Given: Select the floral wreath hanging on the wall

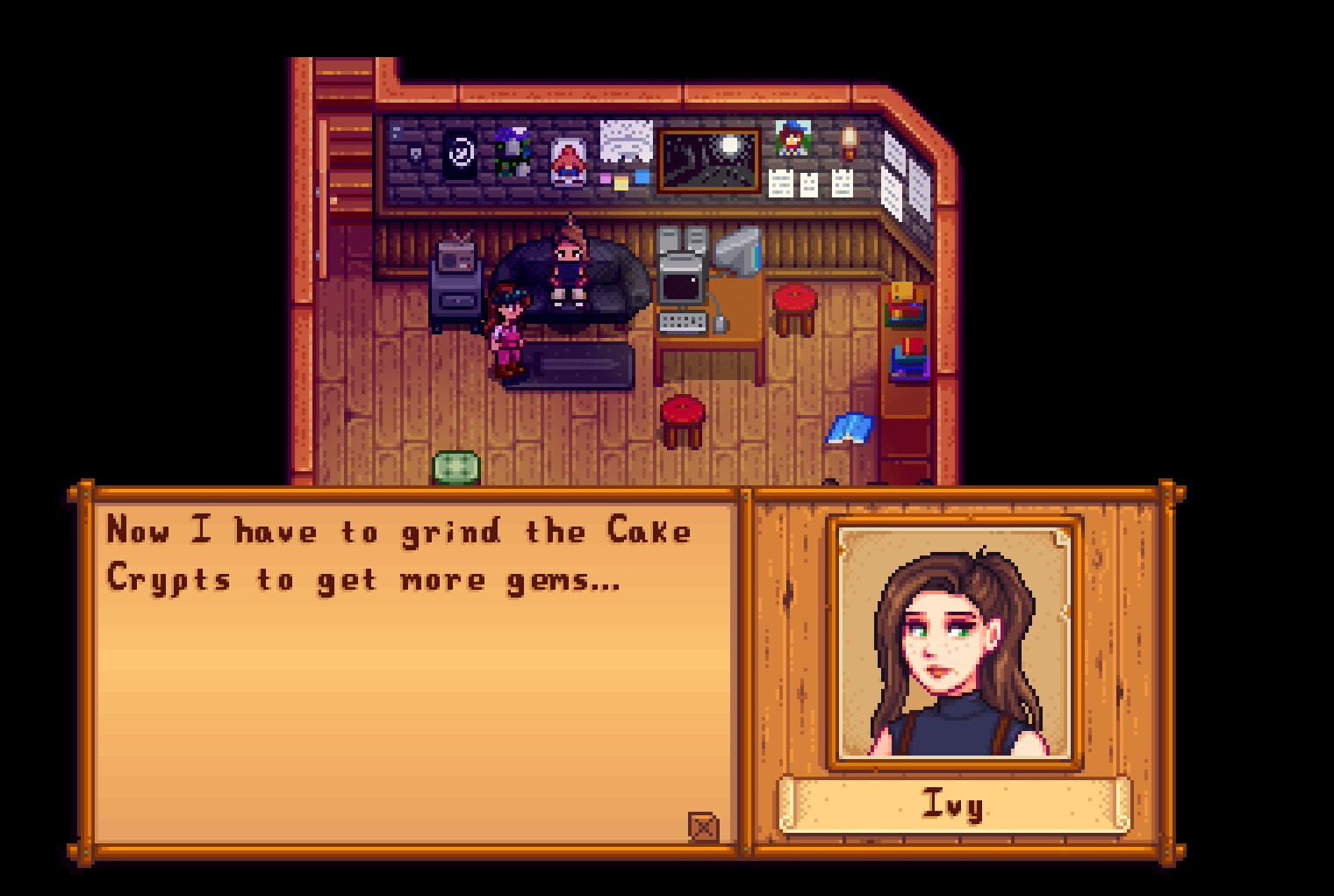Looking at the screenshot, I should (x=511, y=151).
